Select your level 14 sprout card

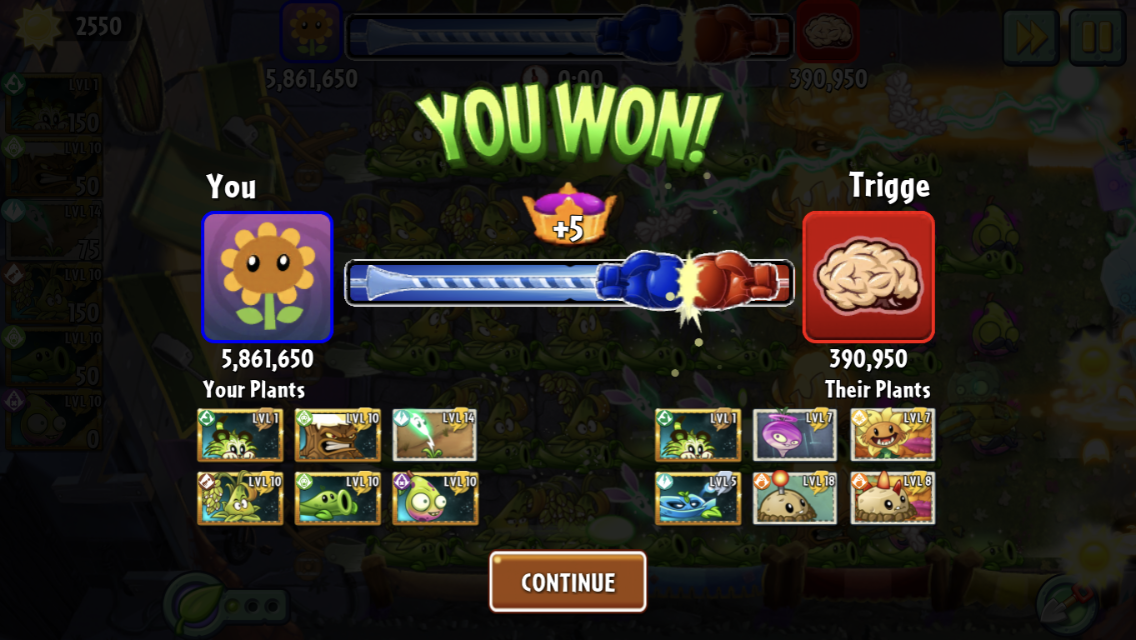435,435
